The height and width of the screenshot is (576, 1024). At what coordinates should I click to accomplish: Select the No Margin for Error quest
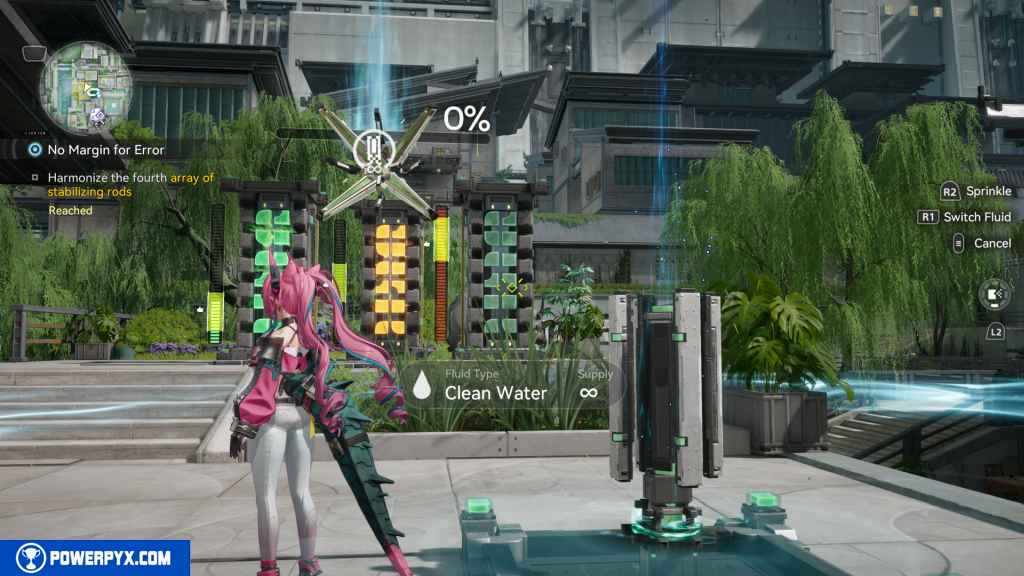click(x=105, y=150)
